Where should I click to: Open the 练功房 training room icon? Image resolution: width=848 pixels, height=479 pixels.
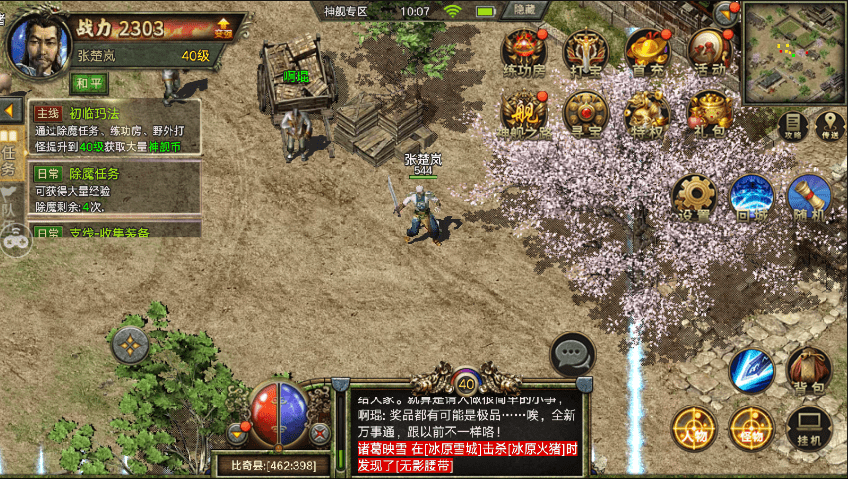(524, 50)
